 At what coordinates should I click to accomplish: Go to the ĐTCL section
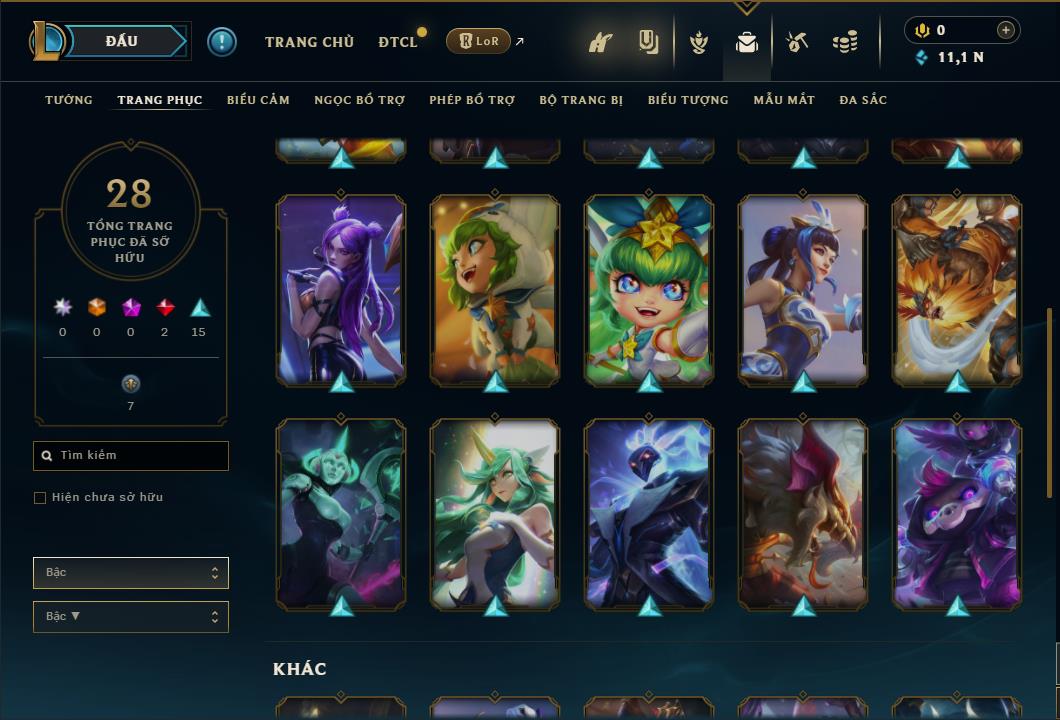coord(398,42)
